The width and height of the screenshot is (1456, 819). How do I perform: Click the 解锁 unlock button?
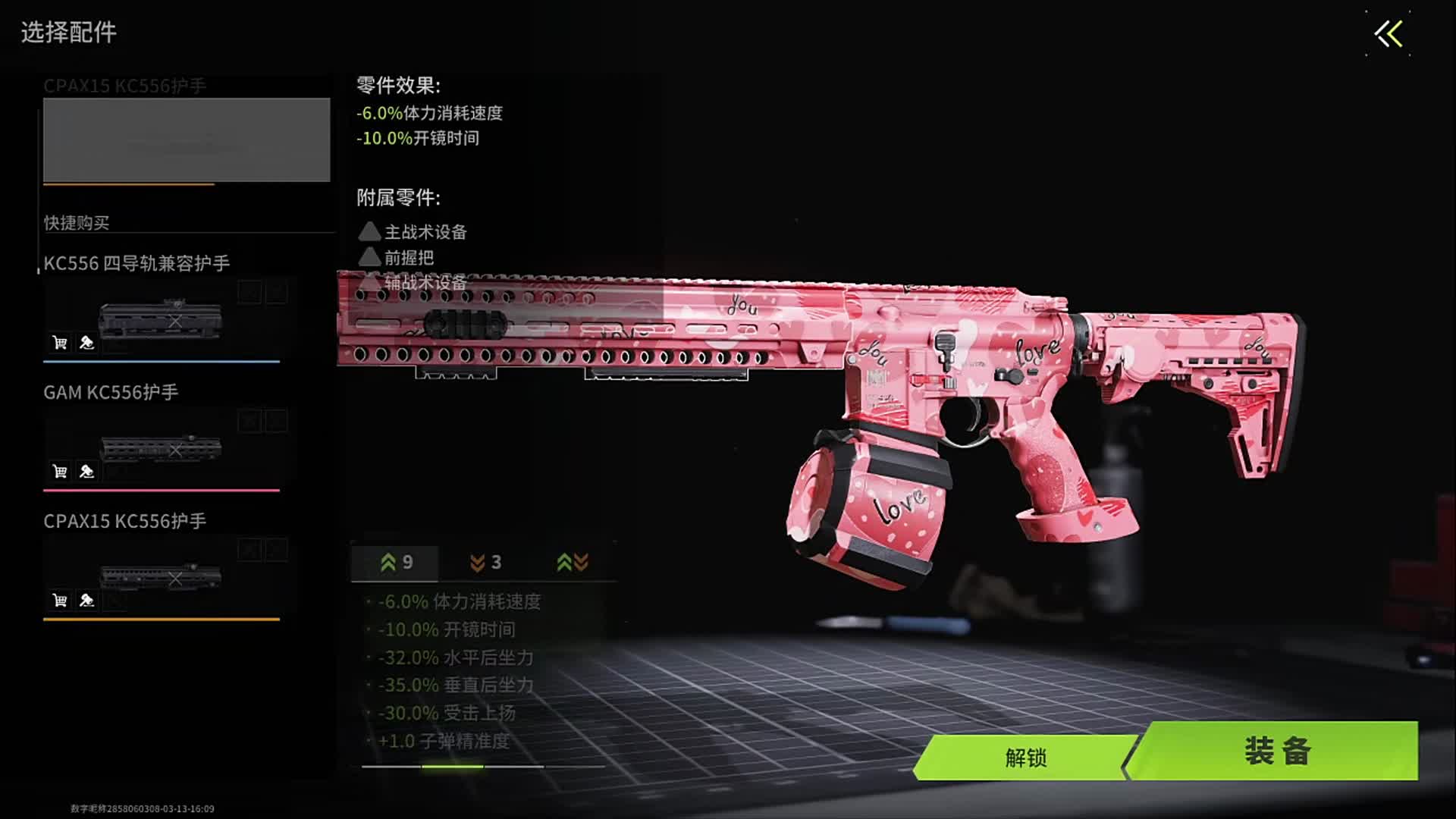click(1025, 757)
